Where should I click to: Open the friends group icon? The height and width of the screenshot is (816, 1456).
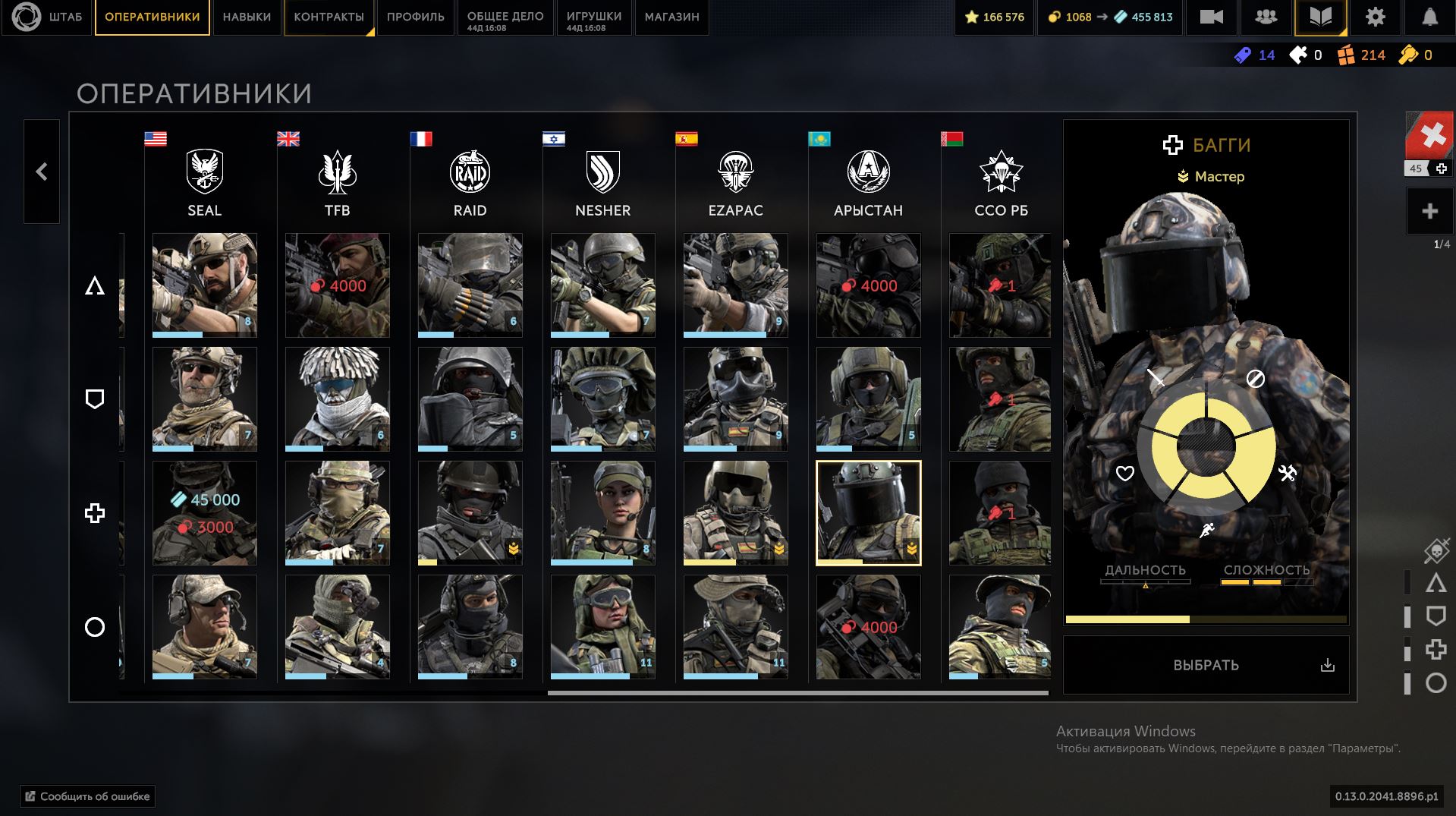pyautogui.click(x=1266, y=17)
